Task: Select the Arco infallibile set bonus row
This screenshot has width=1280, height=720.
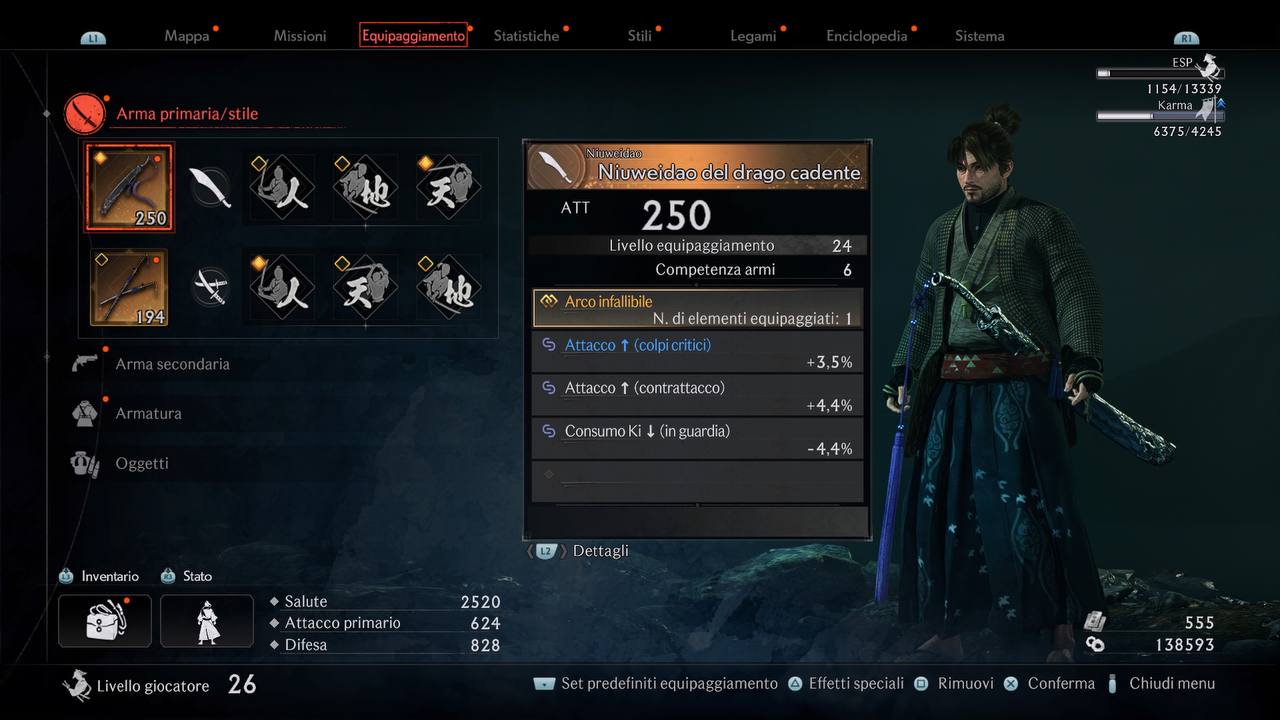Action: [698, 309]
